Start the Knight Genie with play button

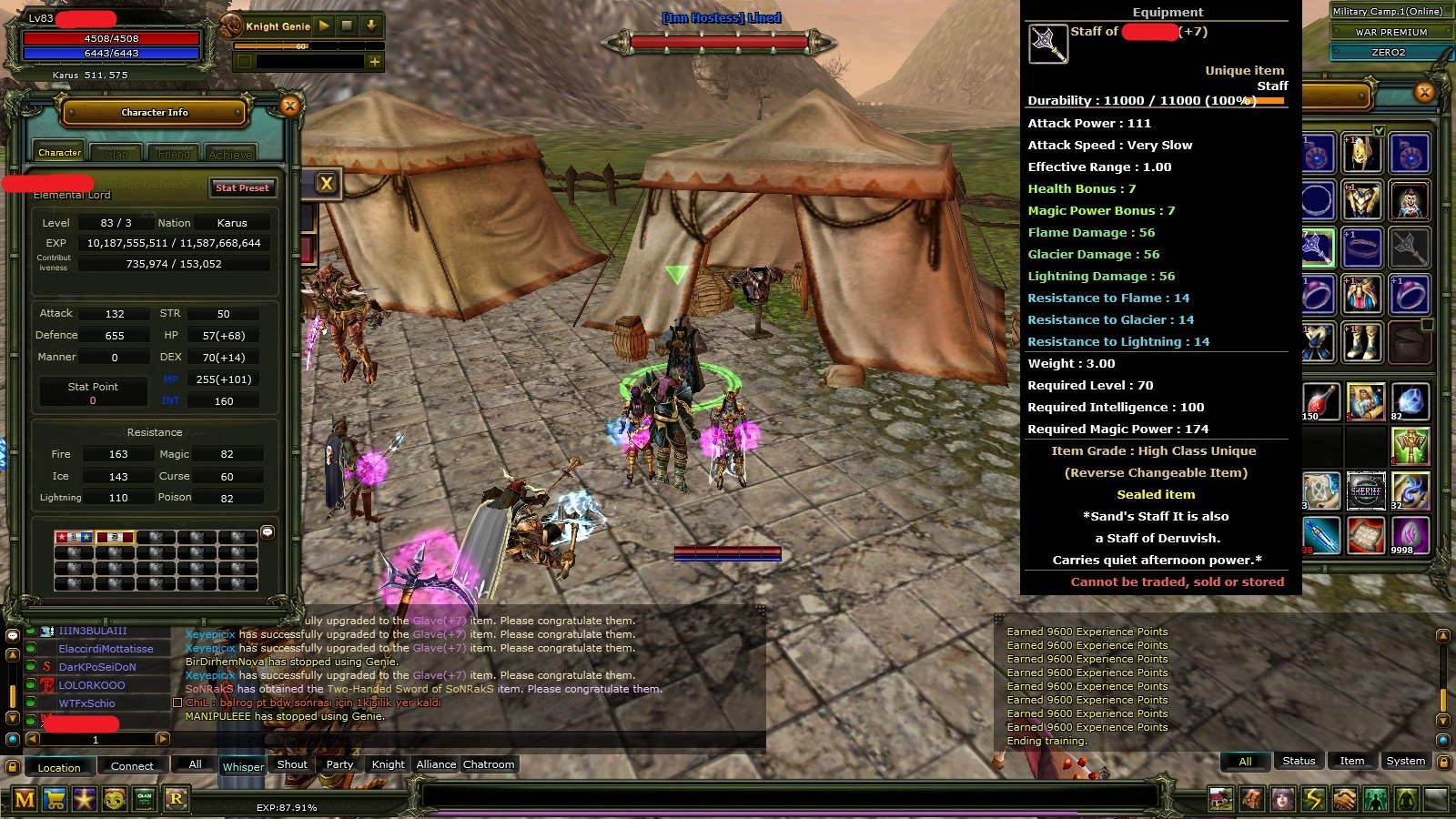pyautogui.click(x=324, y=26)
